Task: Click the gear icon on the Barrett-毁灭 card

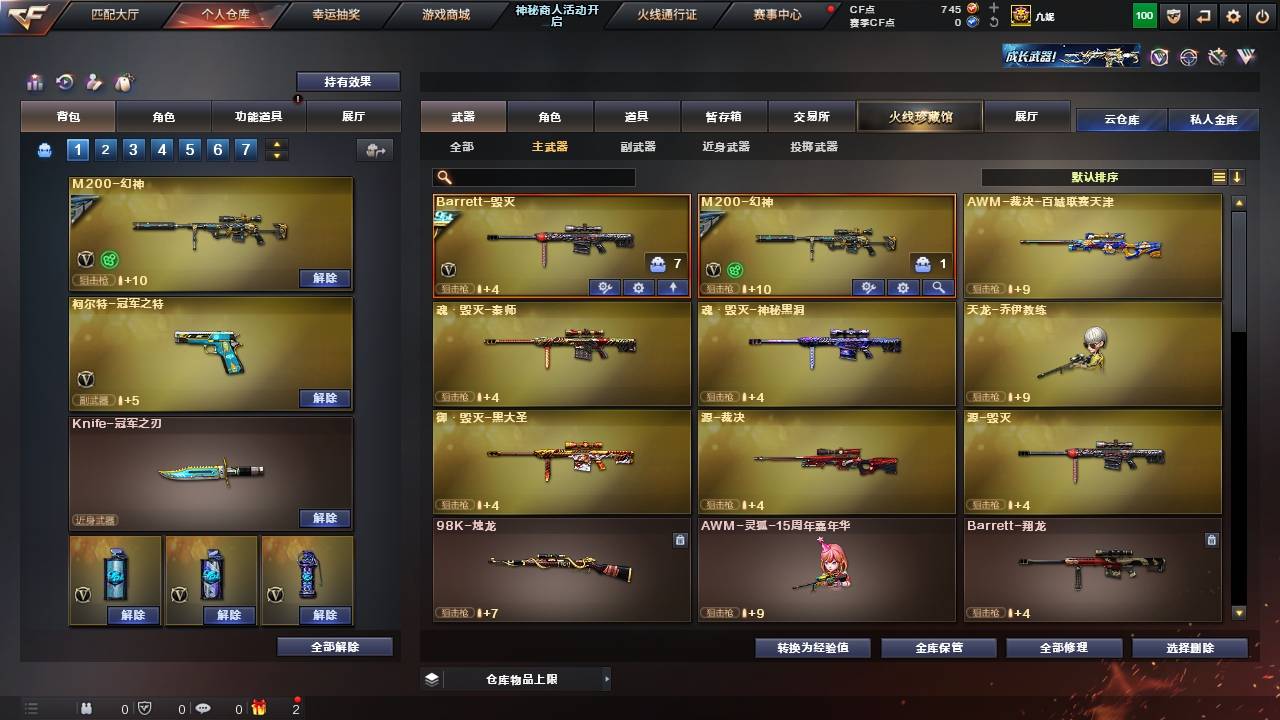Action: tap(638, 287)
